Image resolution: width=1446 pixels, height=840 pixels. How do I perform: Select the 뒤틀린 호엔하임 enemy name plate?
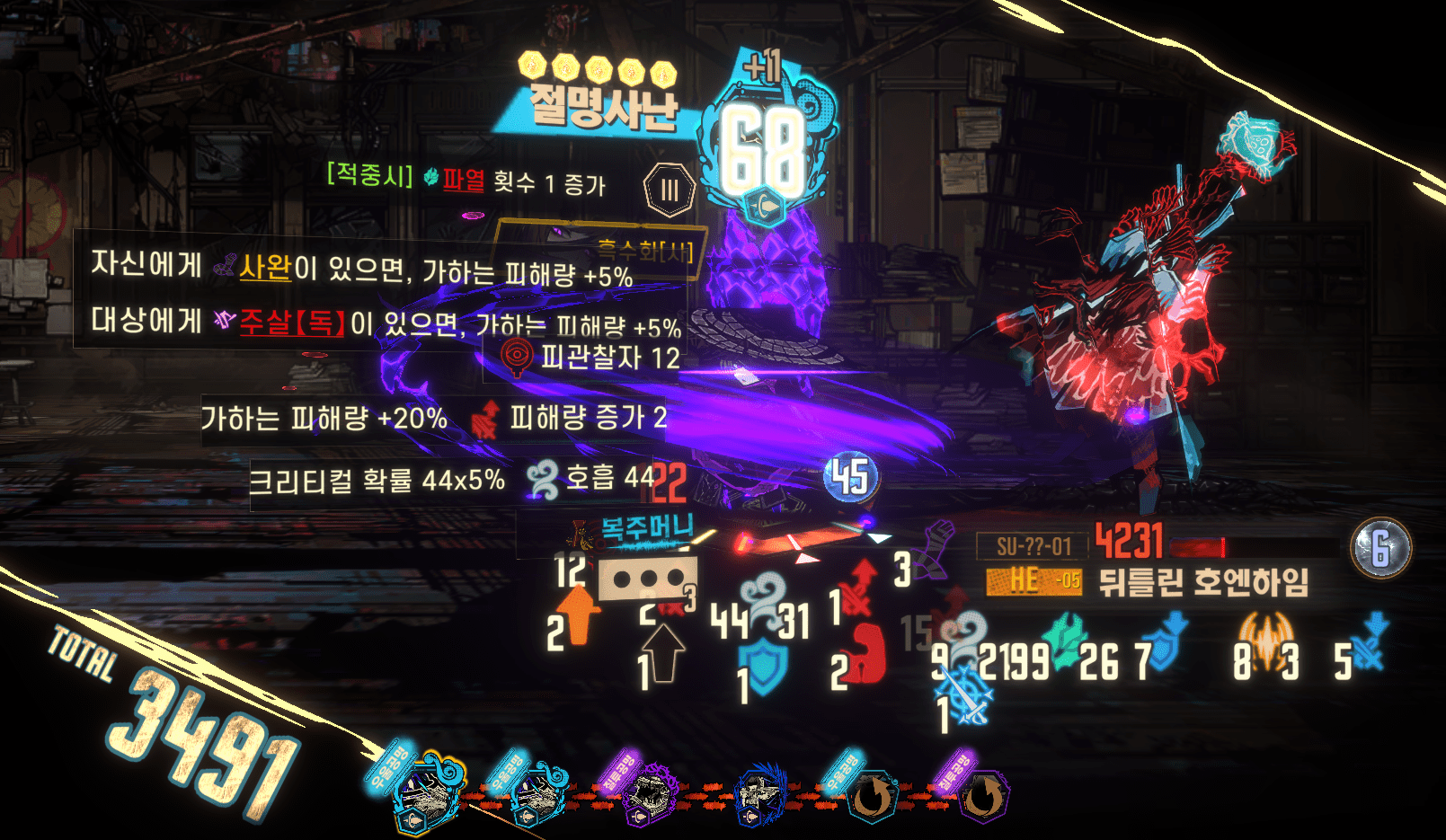click(x=1204, y=583)
